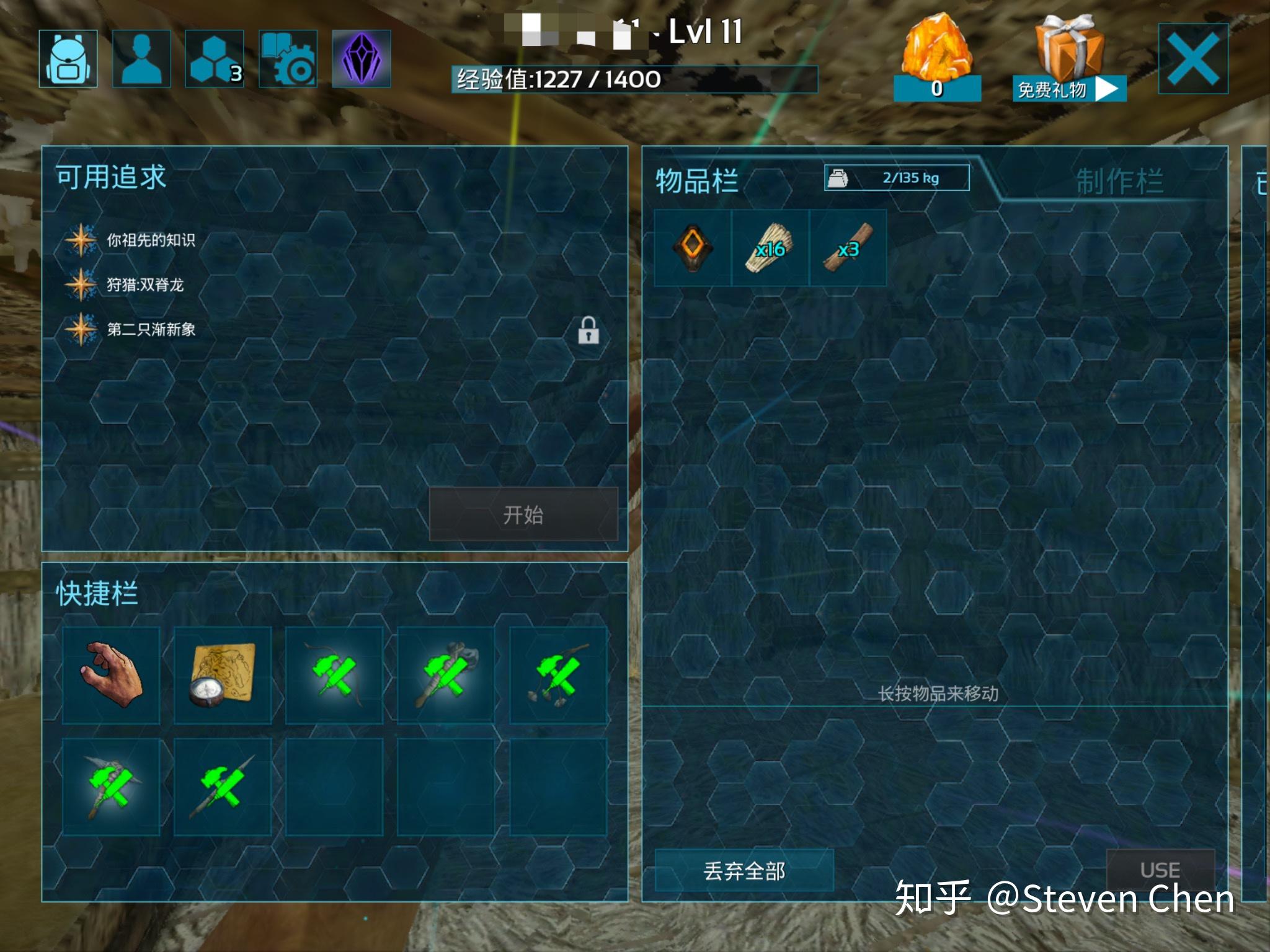Pick the thatch stack x16
The image size is (1270, 952).
(x=770, y=248)
